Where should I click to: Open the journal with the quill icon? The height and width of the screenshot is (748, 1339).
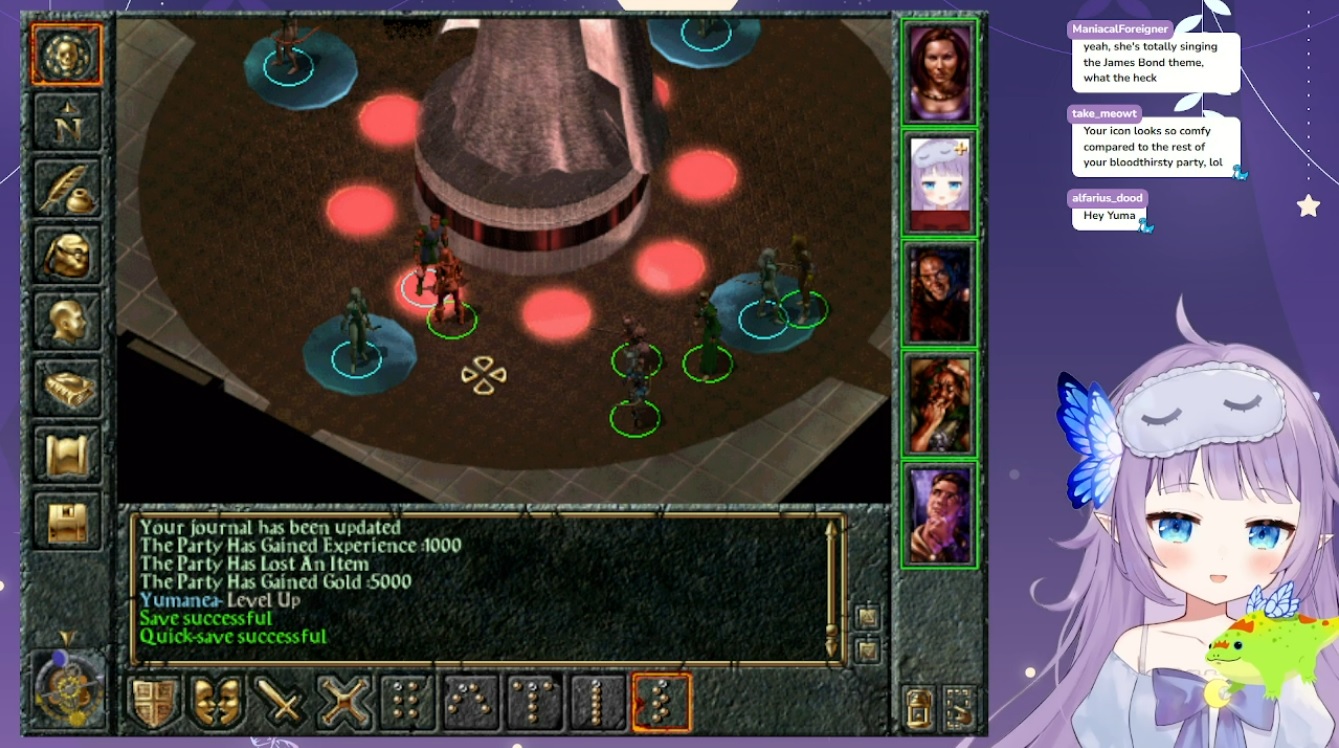coord(67,187)
